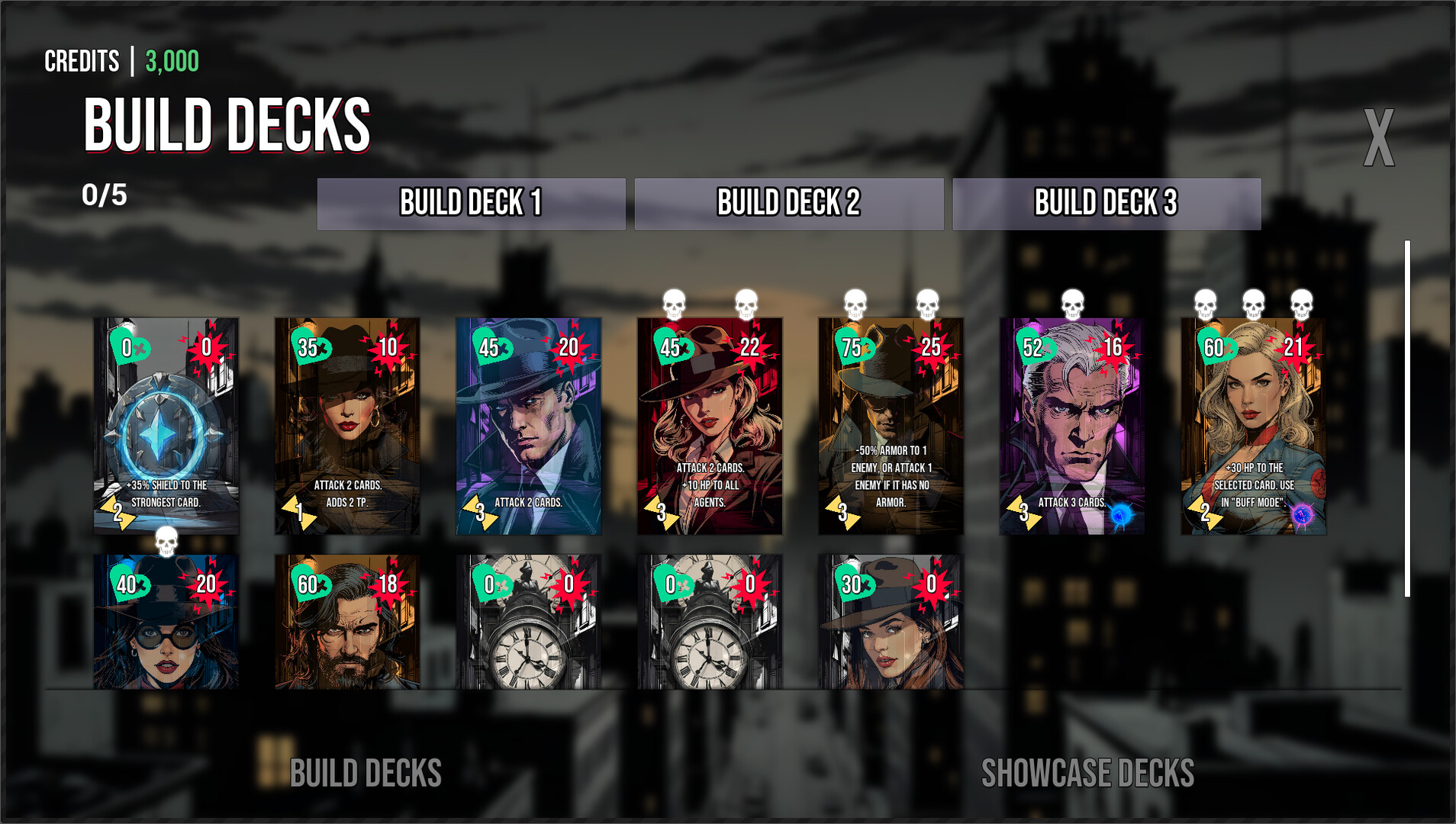Select the 'Adds 2 TP' card
This screenshot has width=1456, height=824.
(x=347, y=426)
